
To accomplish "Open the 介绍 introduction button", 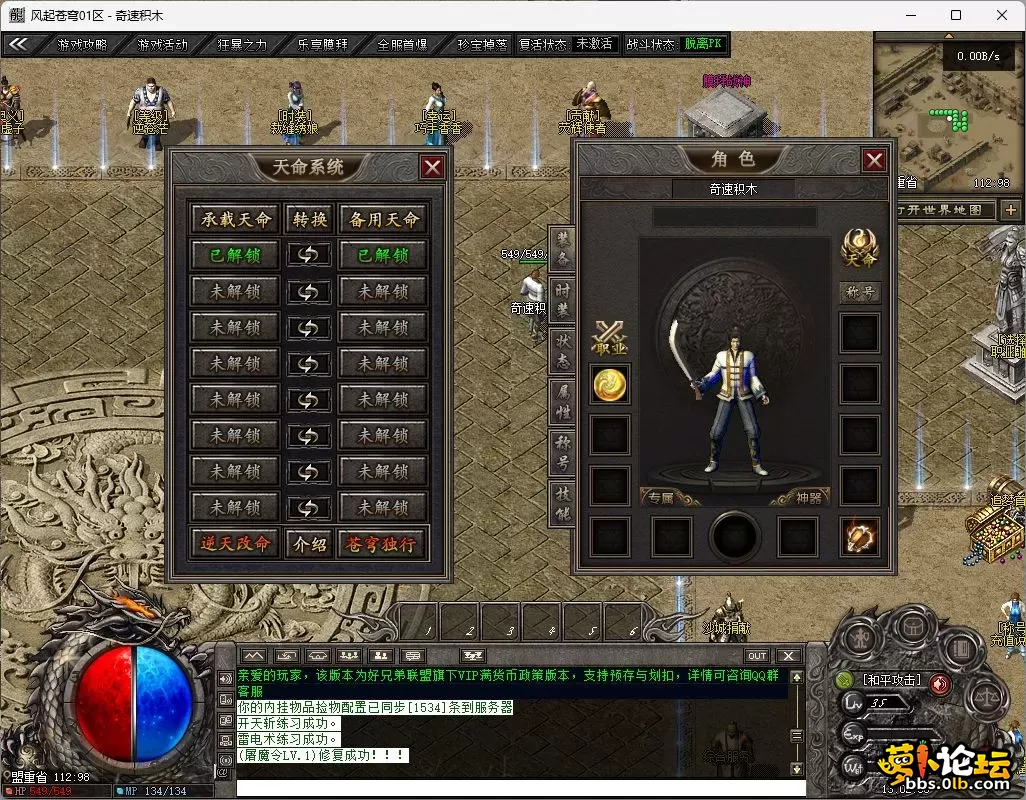I will [309, 543].
